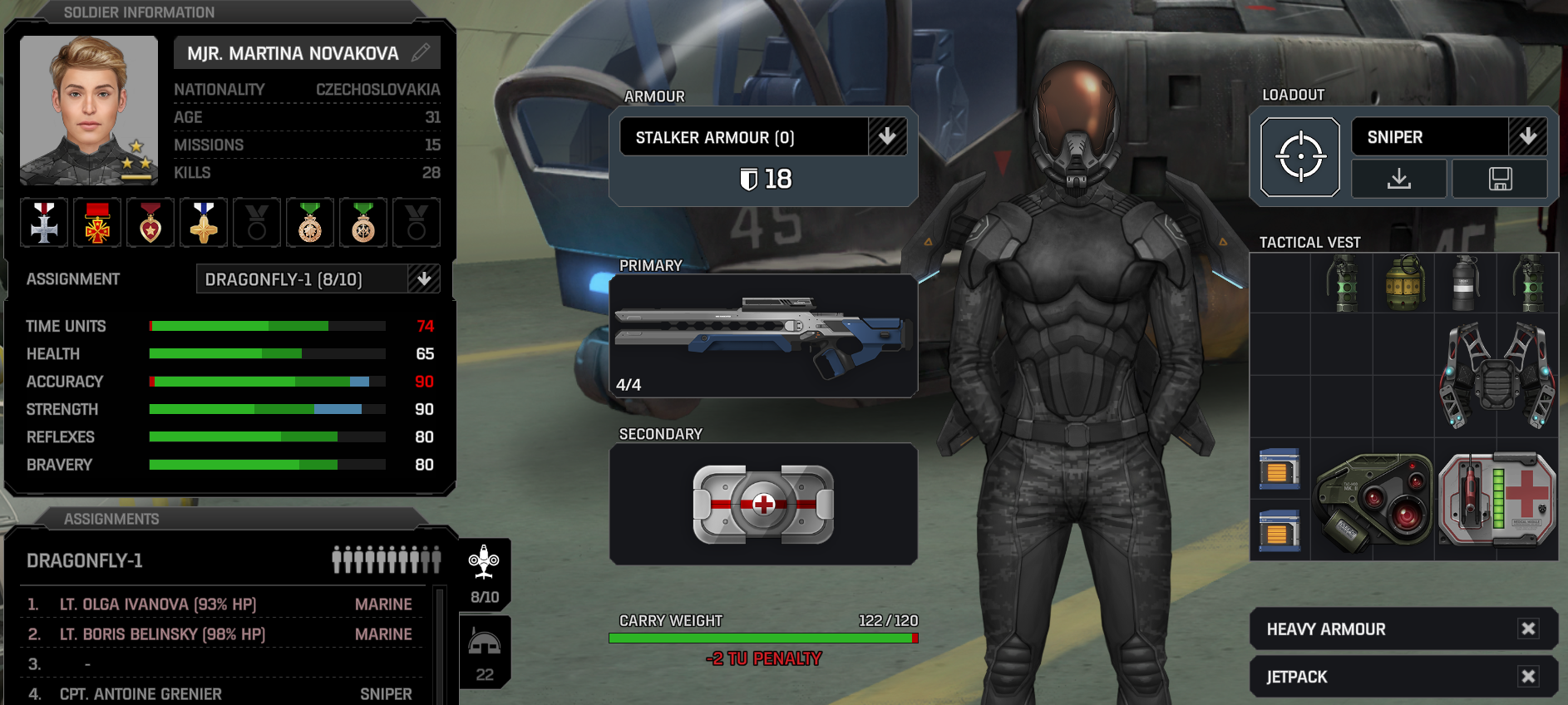Select the yellow frag grenade in vest
The image size is (1568, 705).
(x=1403, y=283)
